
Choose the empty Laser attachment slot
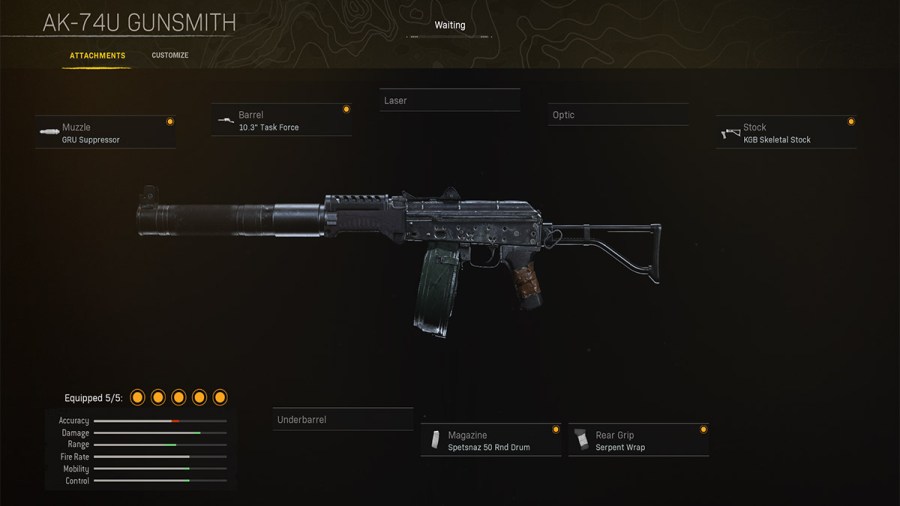[450, 101]
